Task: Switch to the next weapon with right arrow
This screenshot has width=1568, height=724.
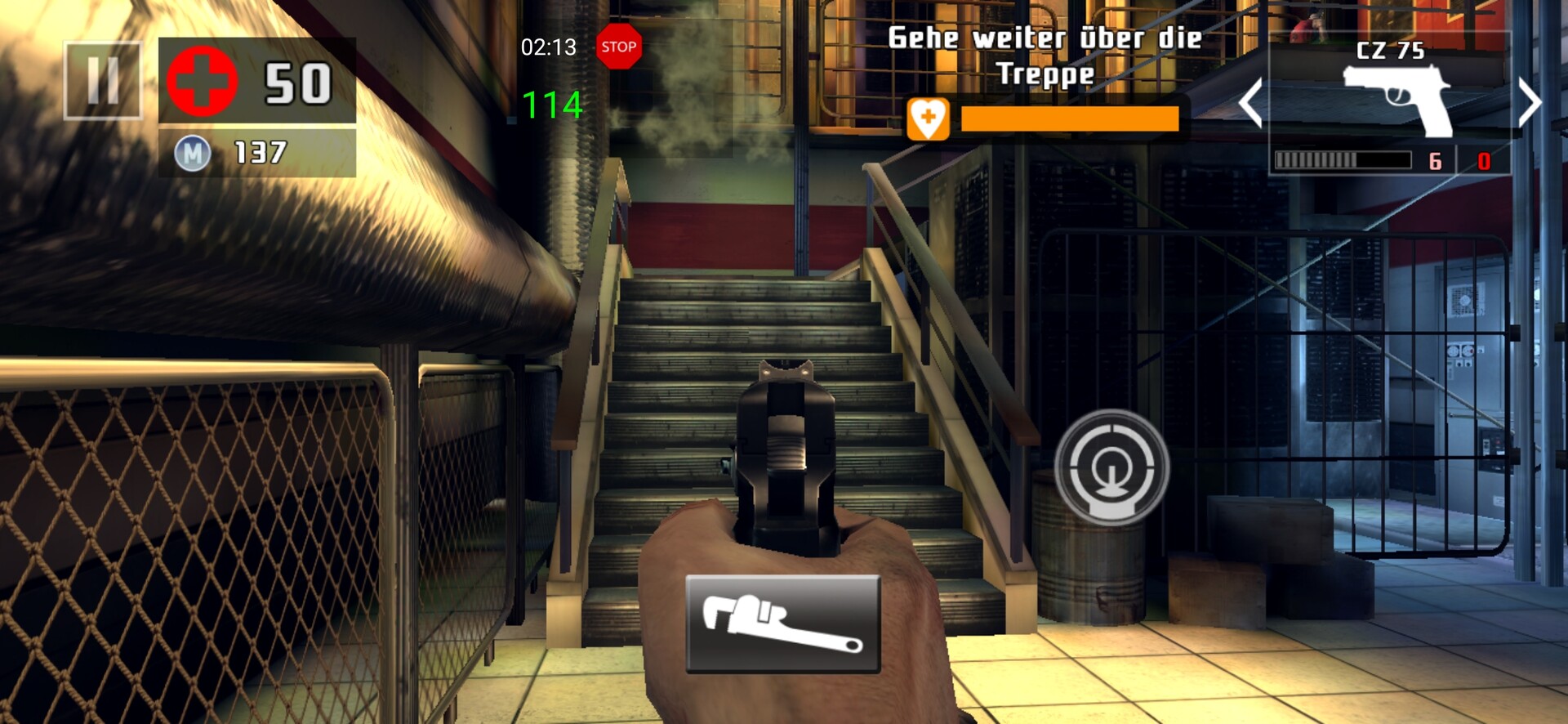Action: tap(1529, 102)
